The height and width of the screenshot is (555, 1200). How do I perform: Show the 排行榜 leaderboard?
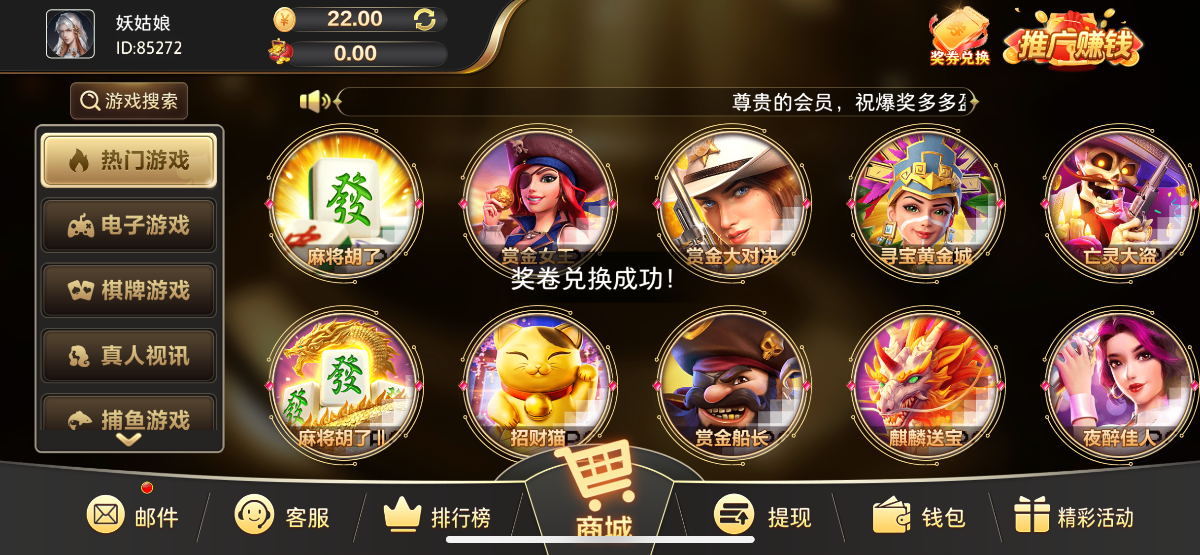[x=438, y=516]
